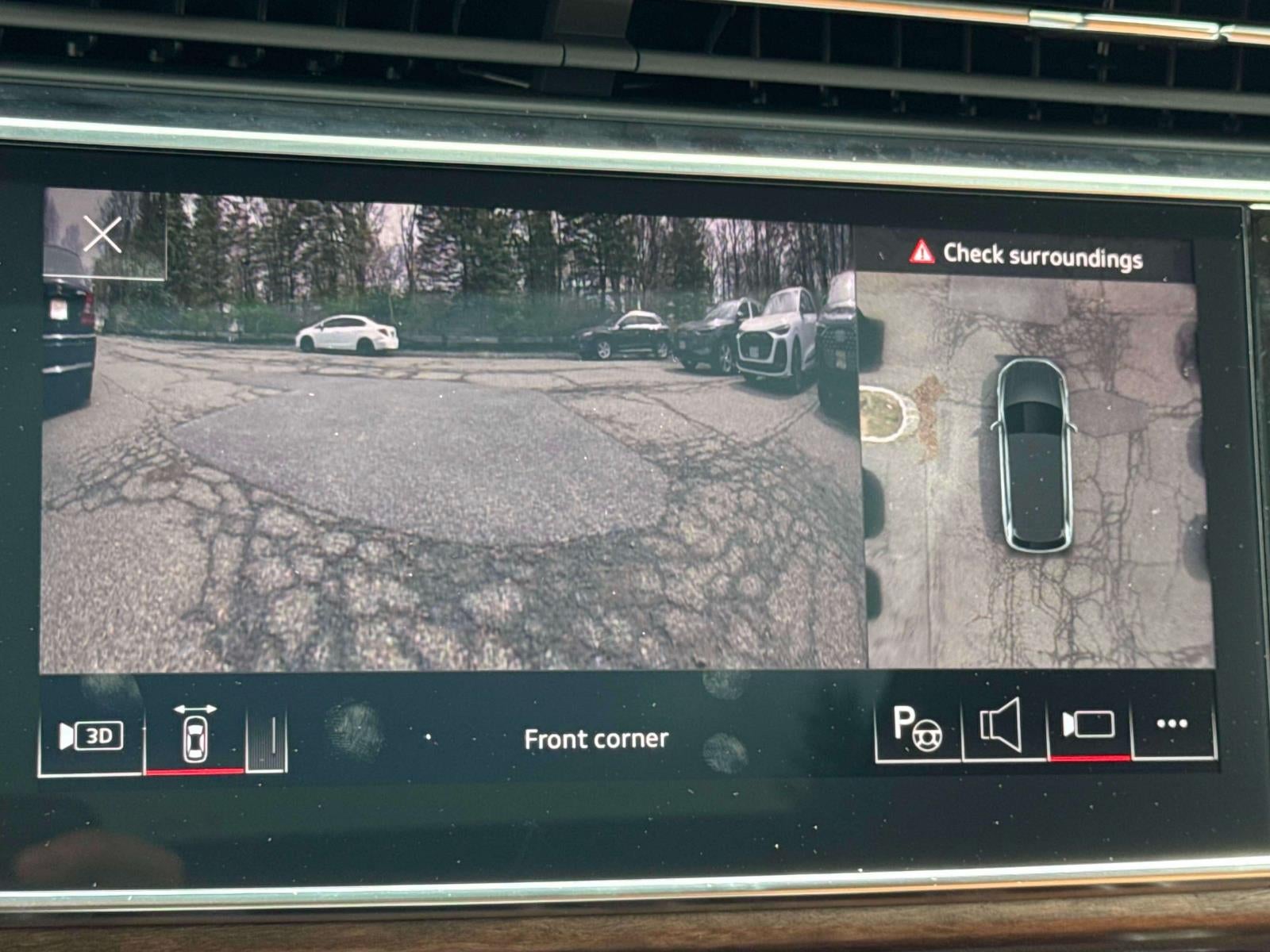Tap the vehicle in the top-down overview
The width and height of the screenshot is (1270, 952).
click(x=1037, y=456)
